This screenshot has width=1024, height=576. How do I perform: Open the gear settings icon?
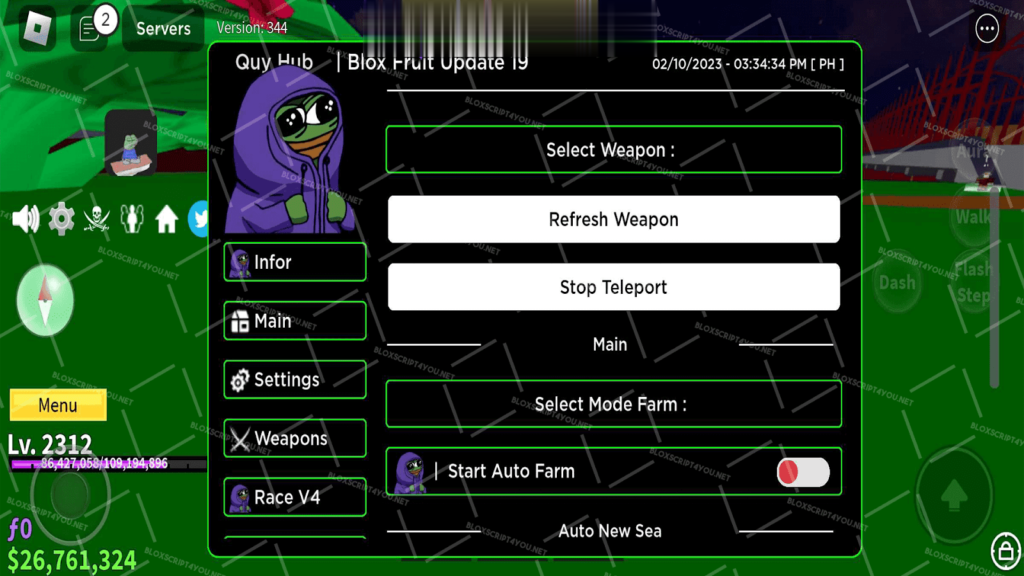coord(61,218)
